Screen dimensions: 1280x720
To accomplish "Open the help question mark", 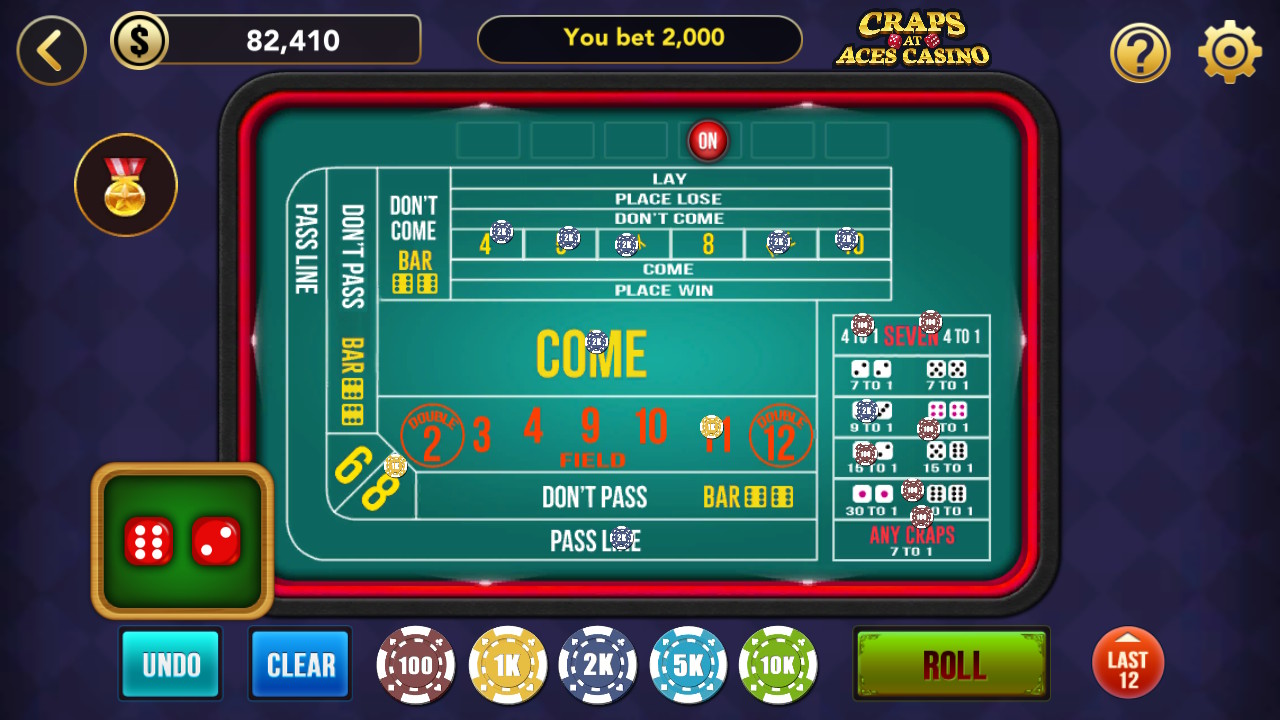I will pyautogui.click(x=1140, y=51).
